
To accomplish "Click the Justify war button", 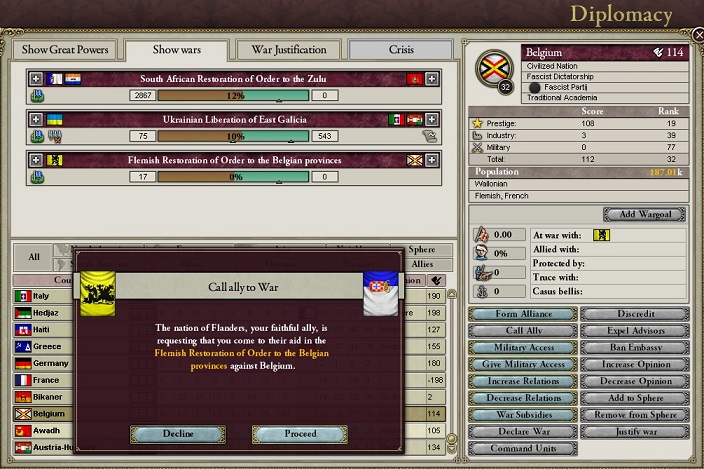I will coord(636,432).
